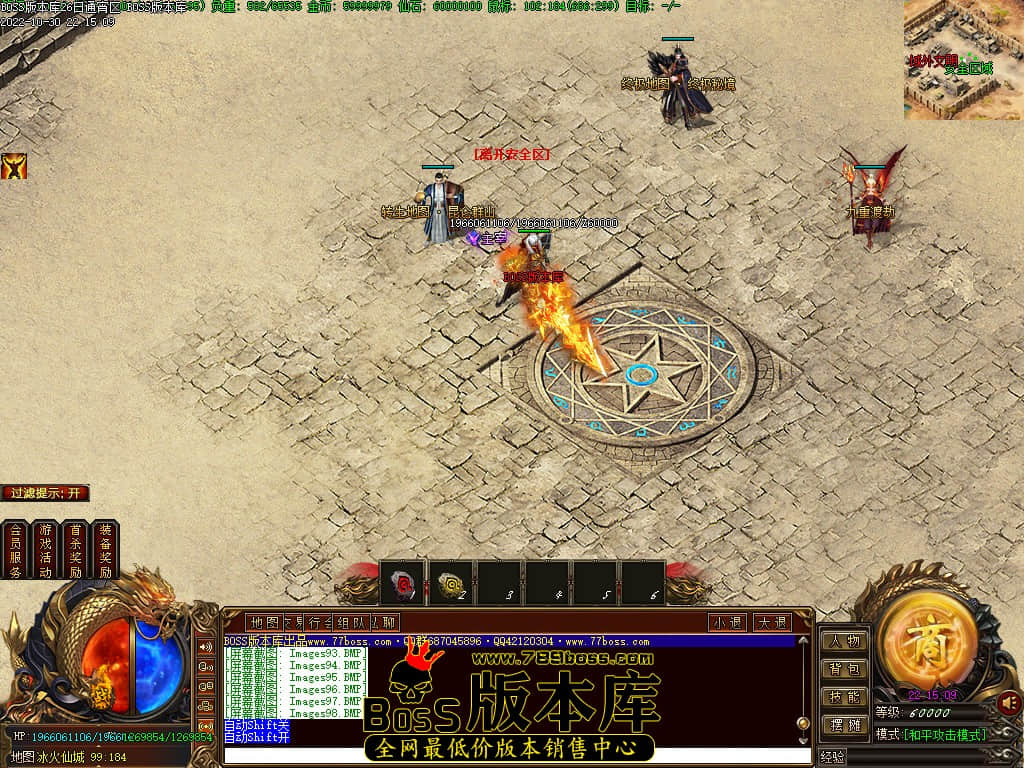The width and height of the screenshot is (1024, 768).
Task: Open the 地图 map tab
Action: point(265,622)
